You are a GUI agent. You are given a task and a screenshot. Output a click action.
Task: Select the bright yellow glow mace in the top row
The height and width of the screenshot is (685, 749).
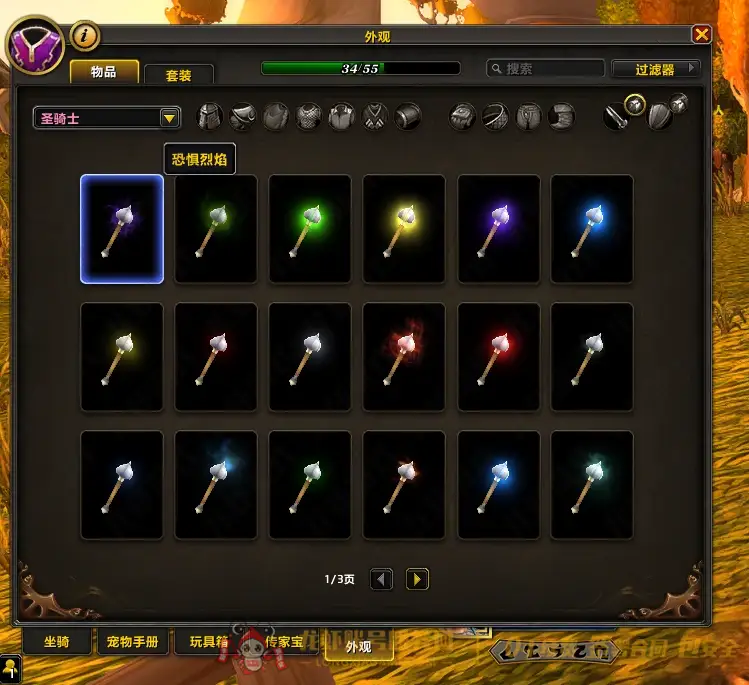(x=404, y=229)
